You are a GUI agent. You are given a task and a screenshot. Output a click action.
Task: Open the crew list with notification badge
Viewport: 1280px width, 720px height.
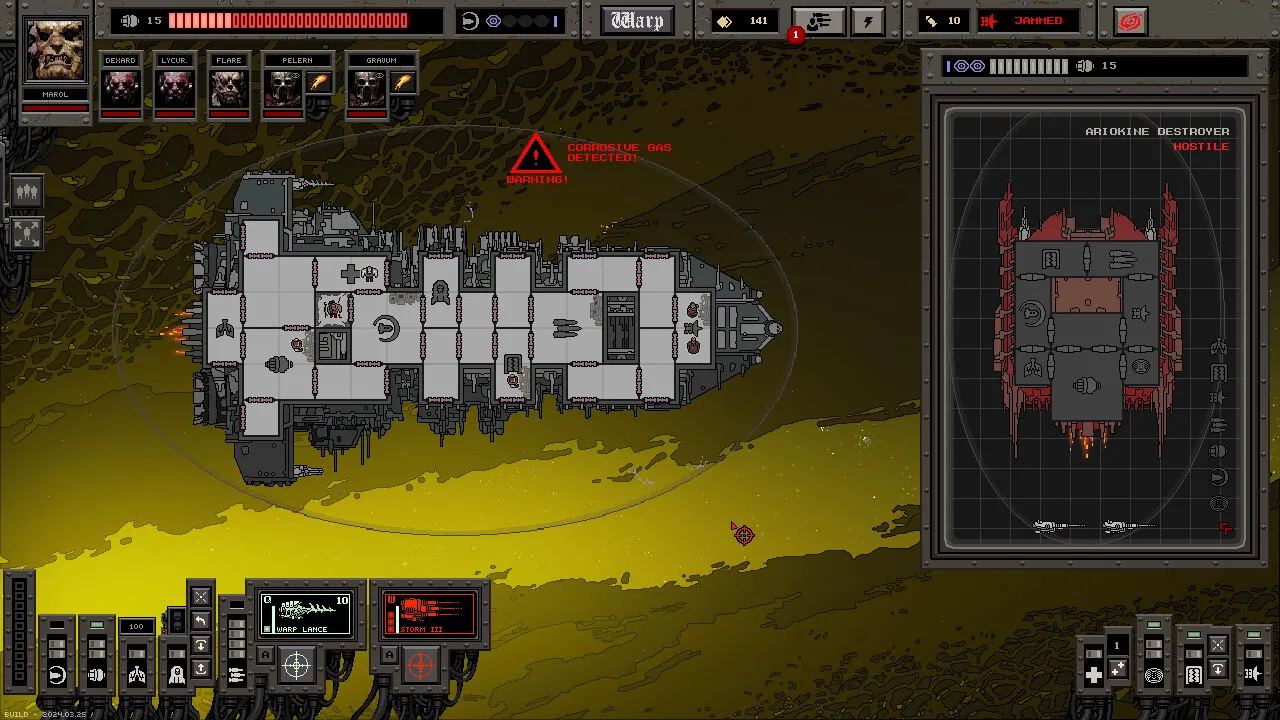(x=818, y=21)
